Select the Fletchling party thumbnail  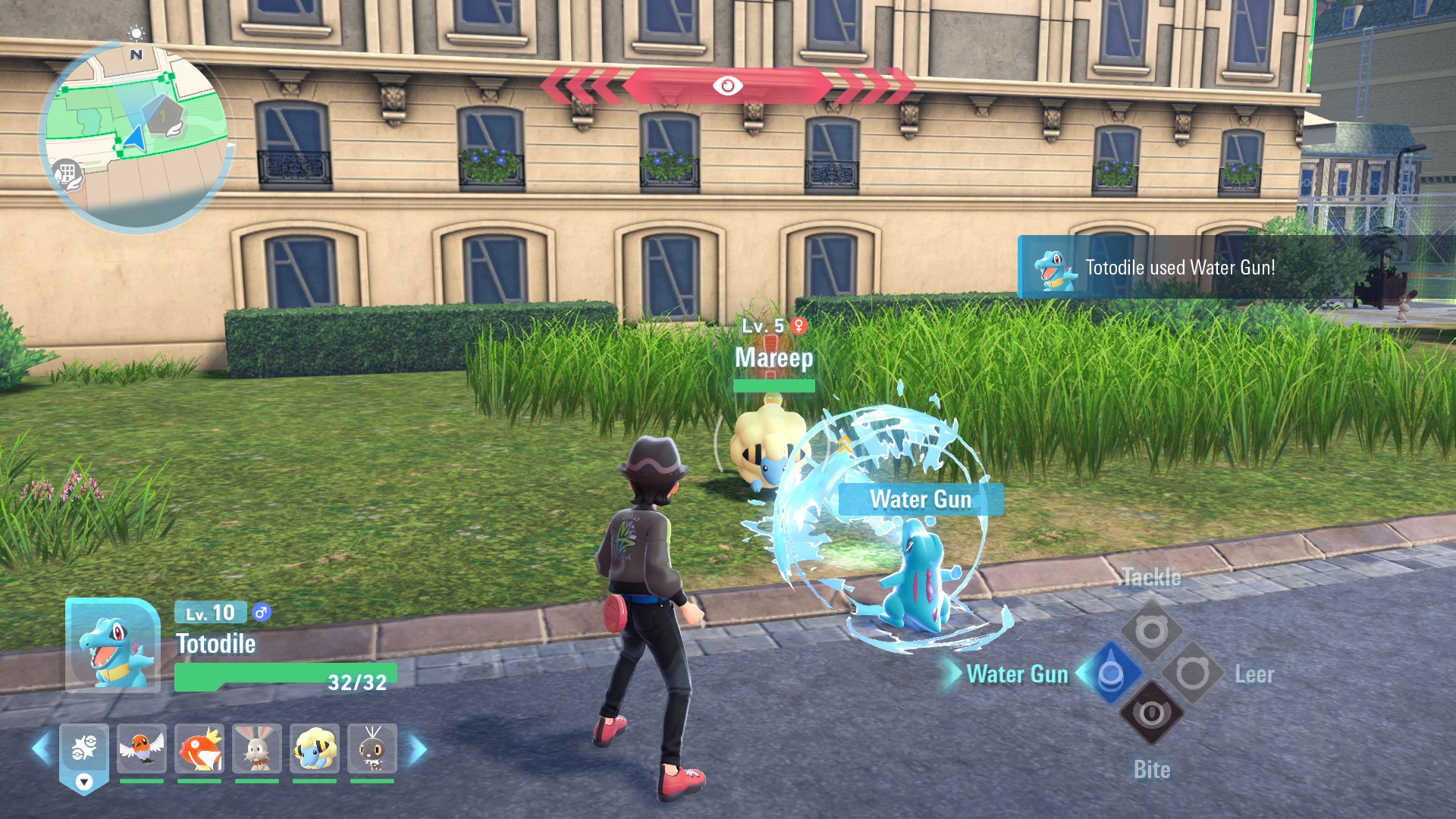144,749
